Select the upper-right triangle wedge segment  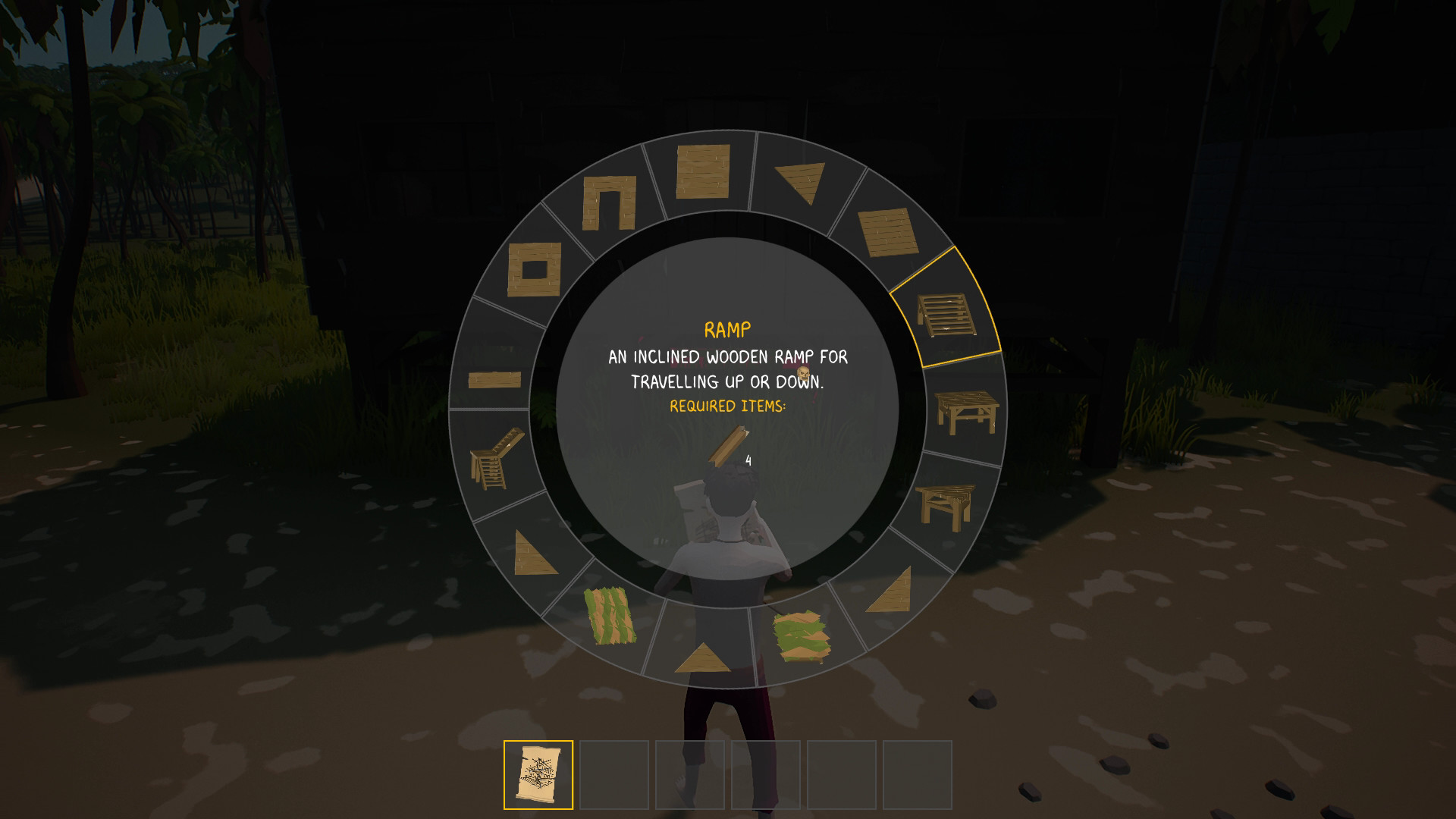coord(800,183)
